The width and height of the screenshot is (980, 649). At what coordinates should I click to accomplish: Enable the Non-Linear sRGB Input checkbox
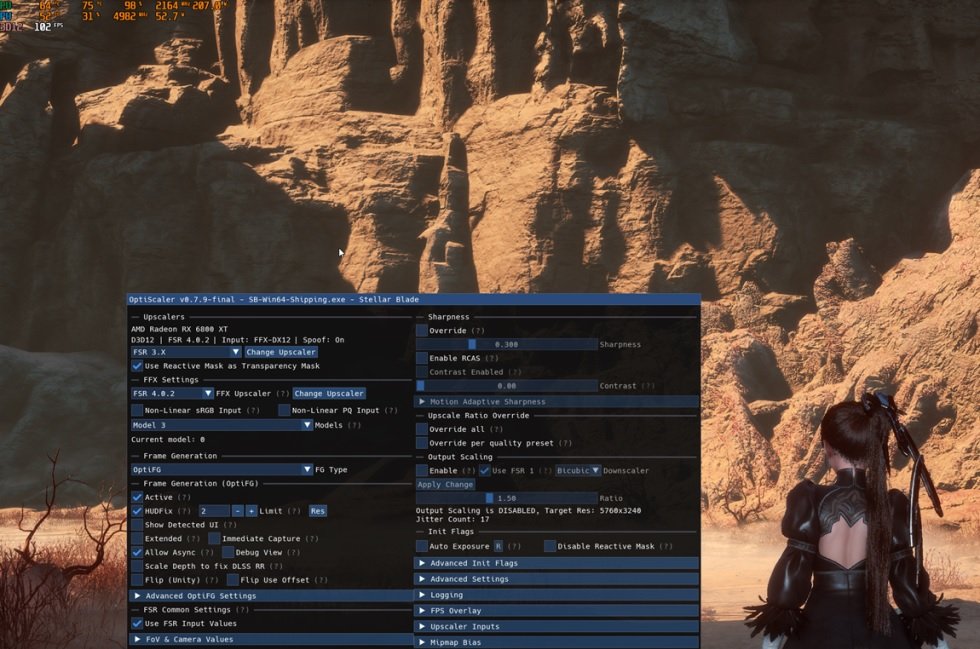(137, 410)
